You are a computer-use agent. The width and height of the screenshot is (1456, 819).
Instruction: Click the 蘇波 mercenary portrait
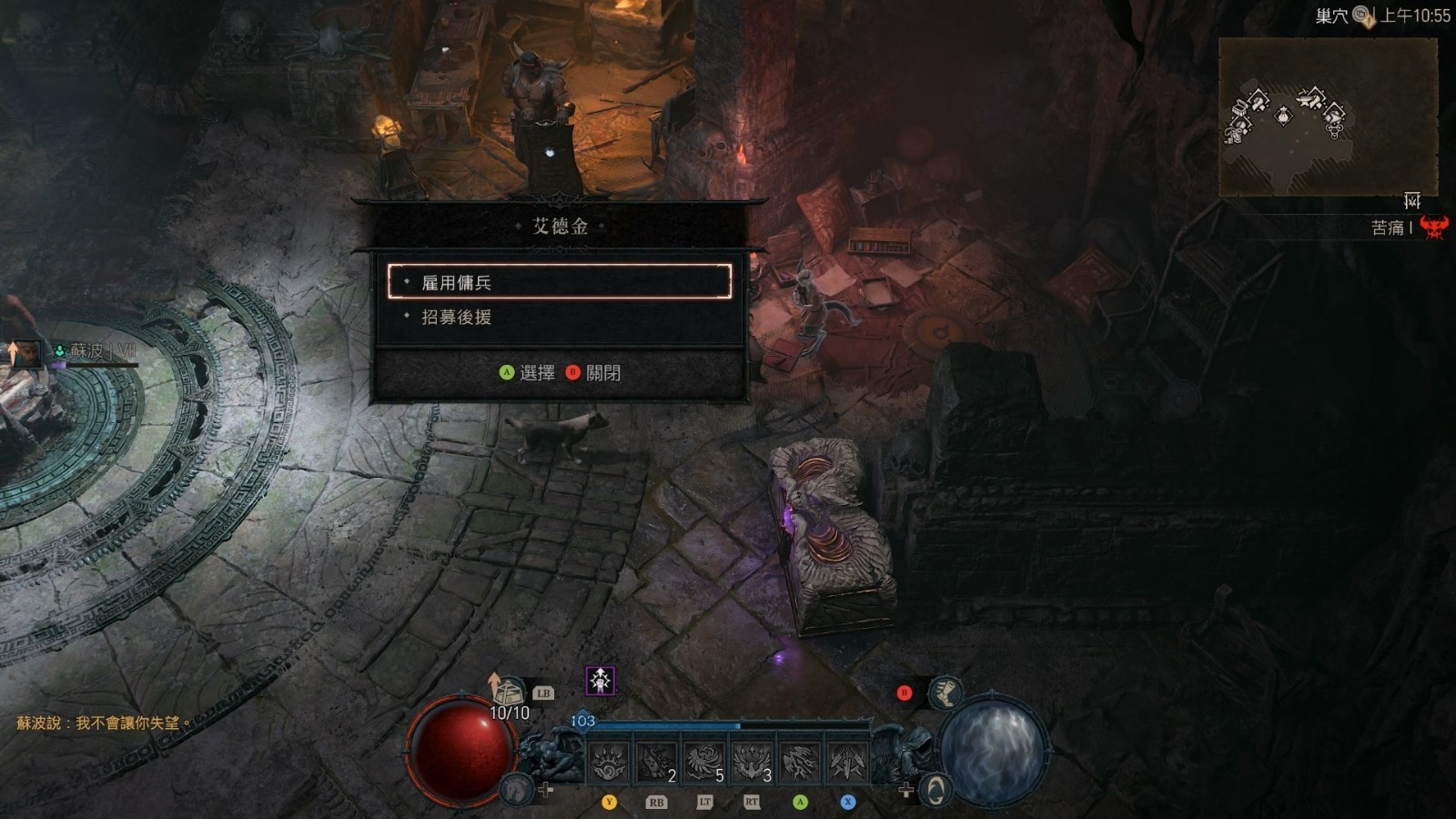click(x=25, y=352)
